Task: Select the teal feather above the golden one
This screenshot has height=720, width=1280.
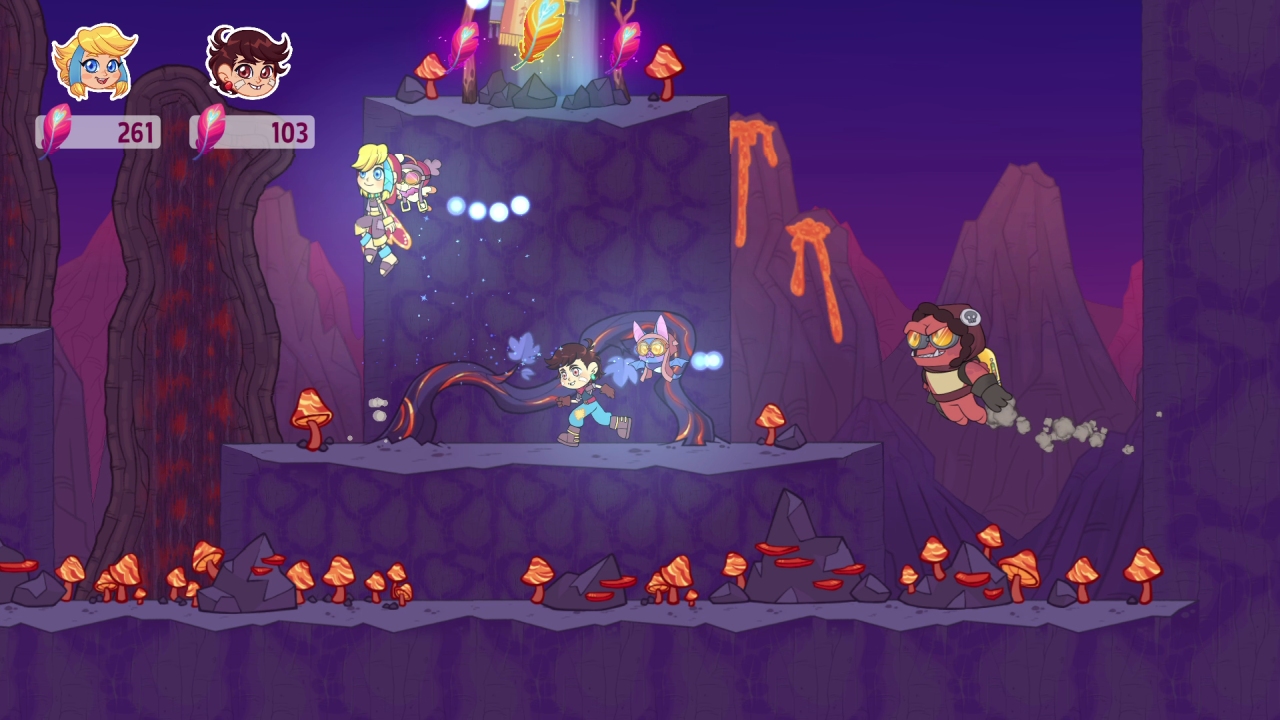Action: click(546, 8)
